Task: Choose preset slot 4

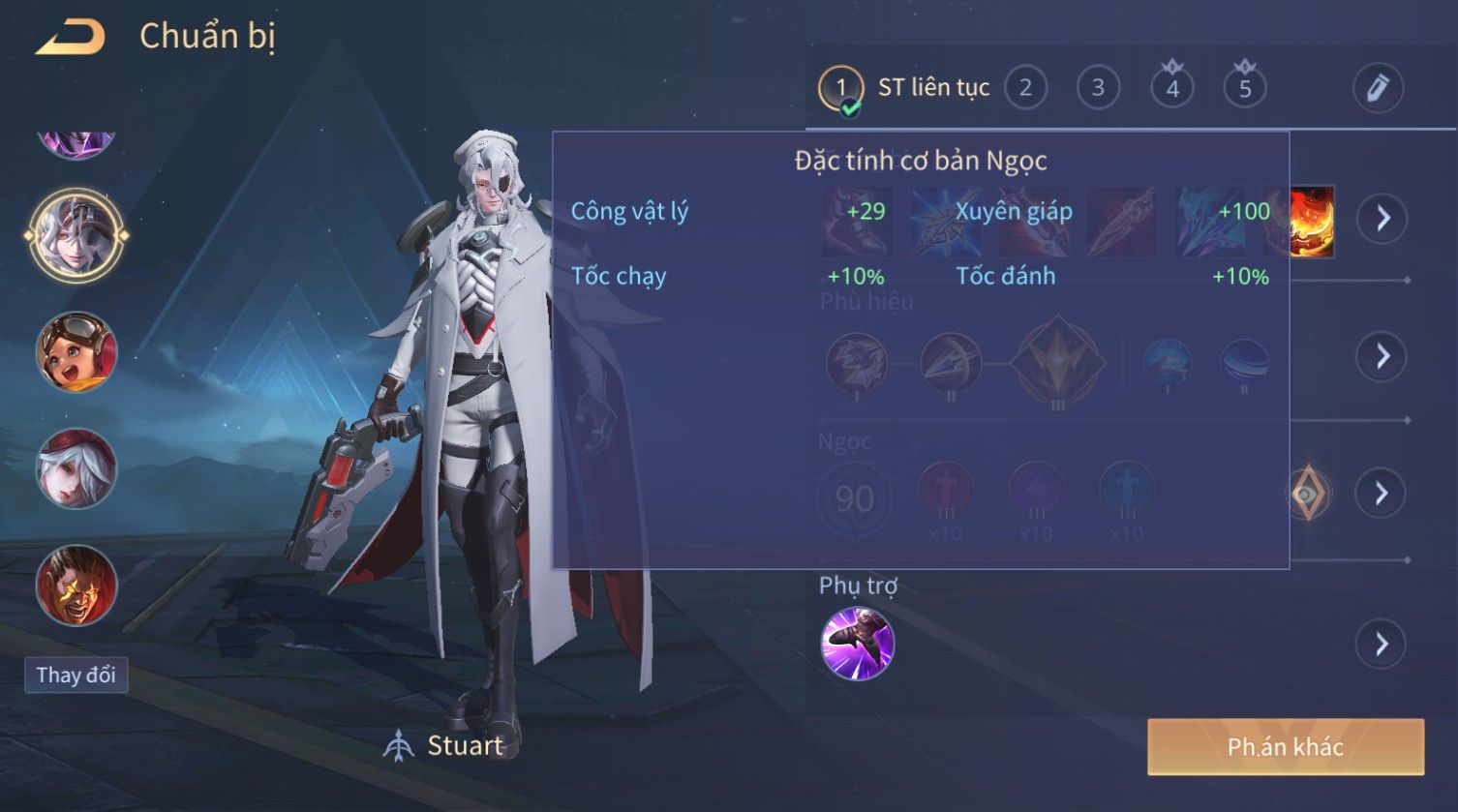Action: click(1171, 88)
